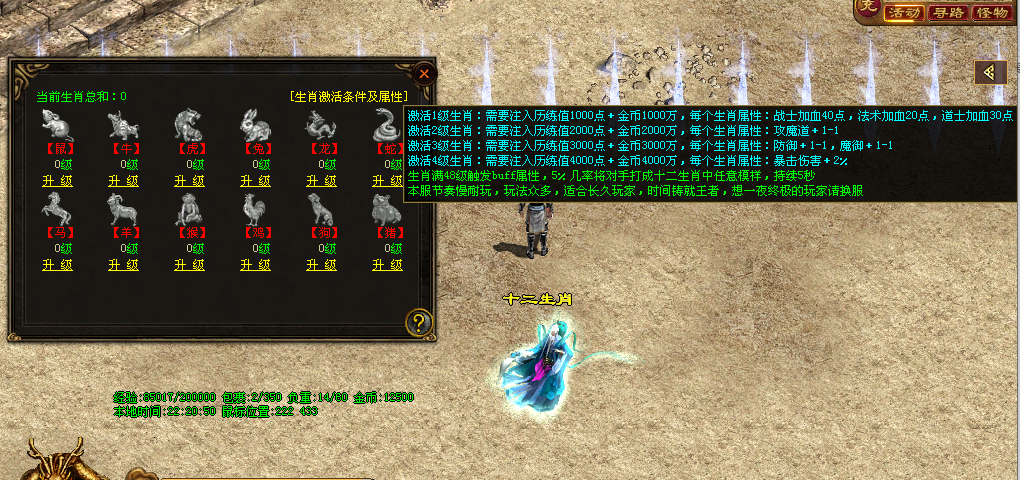Open the 活动 events button
This screenshot has width=1020, height=480.
[902, 12]
